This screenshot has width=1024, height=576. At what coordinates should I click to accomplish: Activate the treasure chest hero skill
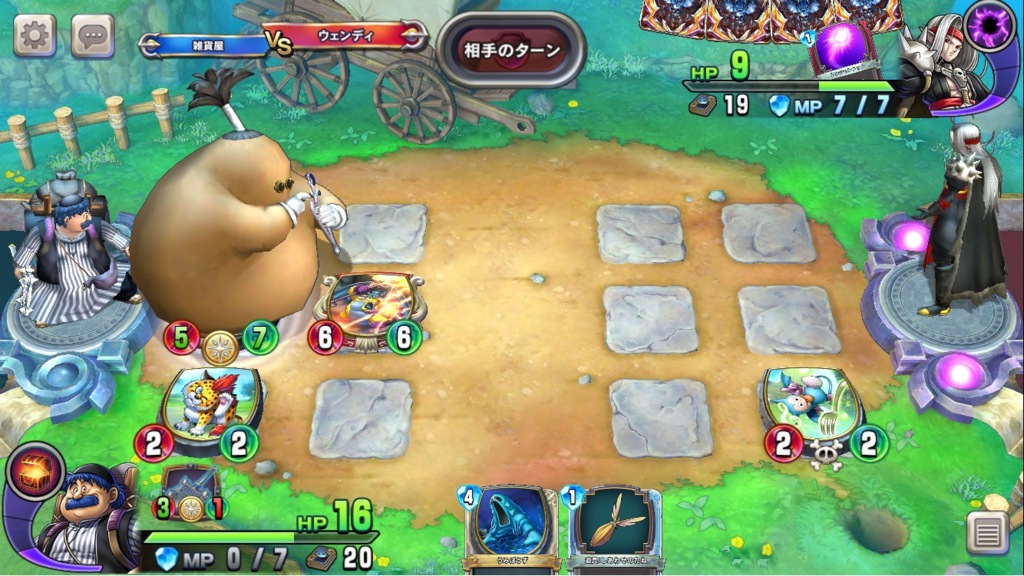pyautogui.click(x=34, y=474)
